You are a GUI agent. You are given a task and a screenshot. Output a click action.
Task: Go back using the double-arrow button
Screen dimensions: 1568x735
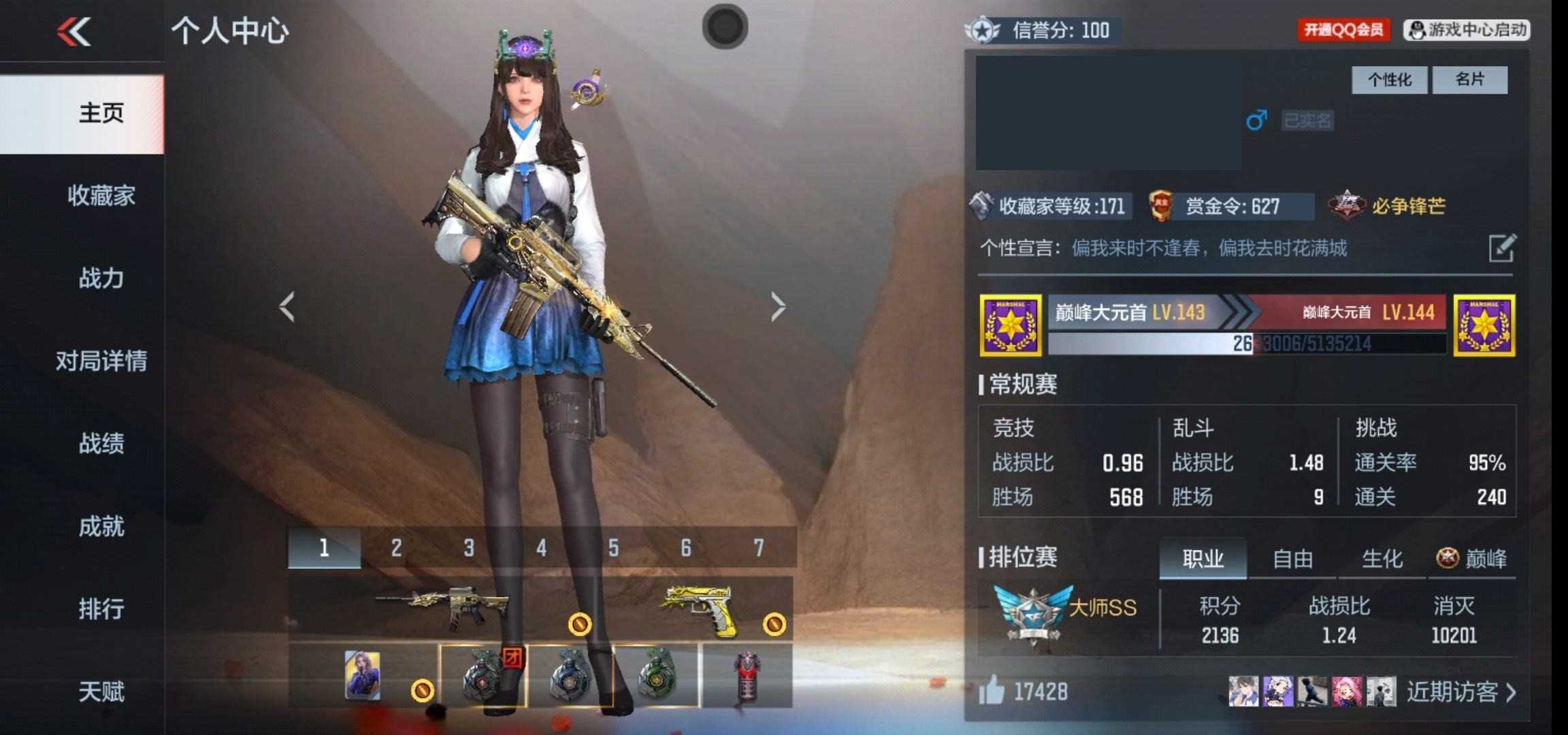(73, 31)
